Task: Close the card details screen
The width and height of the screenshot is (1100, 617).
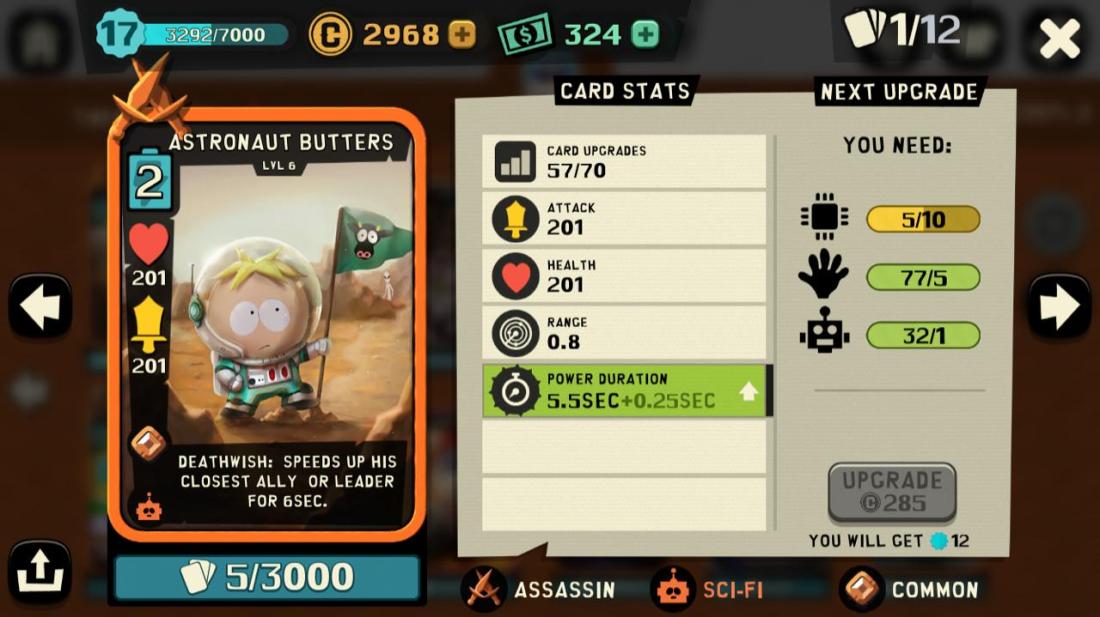Action: pyautogui.click(x=1059, y=39)
